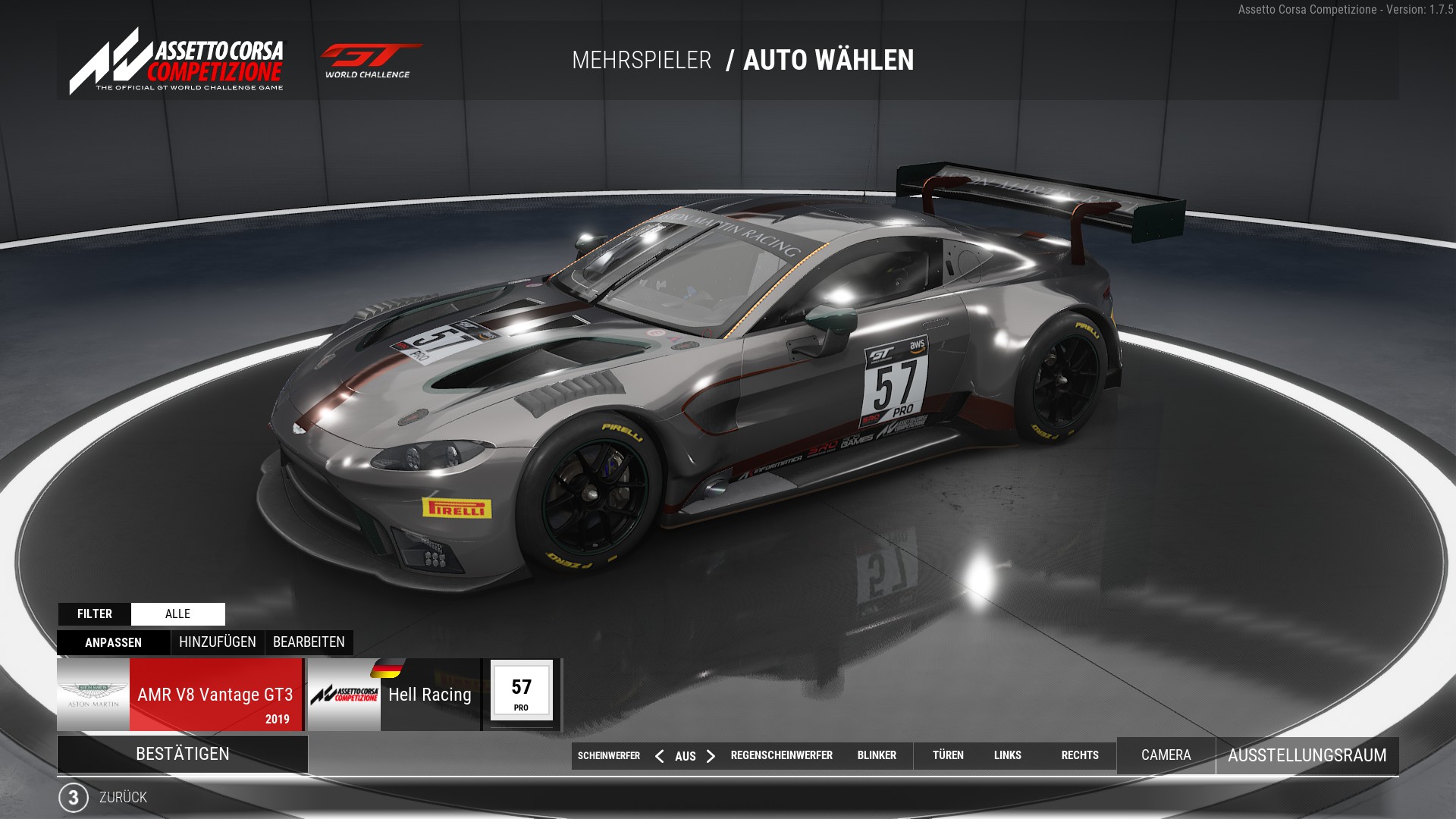Image resolution: width=1456 pixels, height=819 pixels.
Task: Switch to the Anpassen tab
Action: point(113,642)
